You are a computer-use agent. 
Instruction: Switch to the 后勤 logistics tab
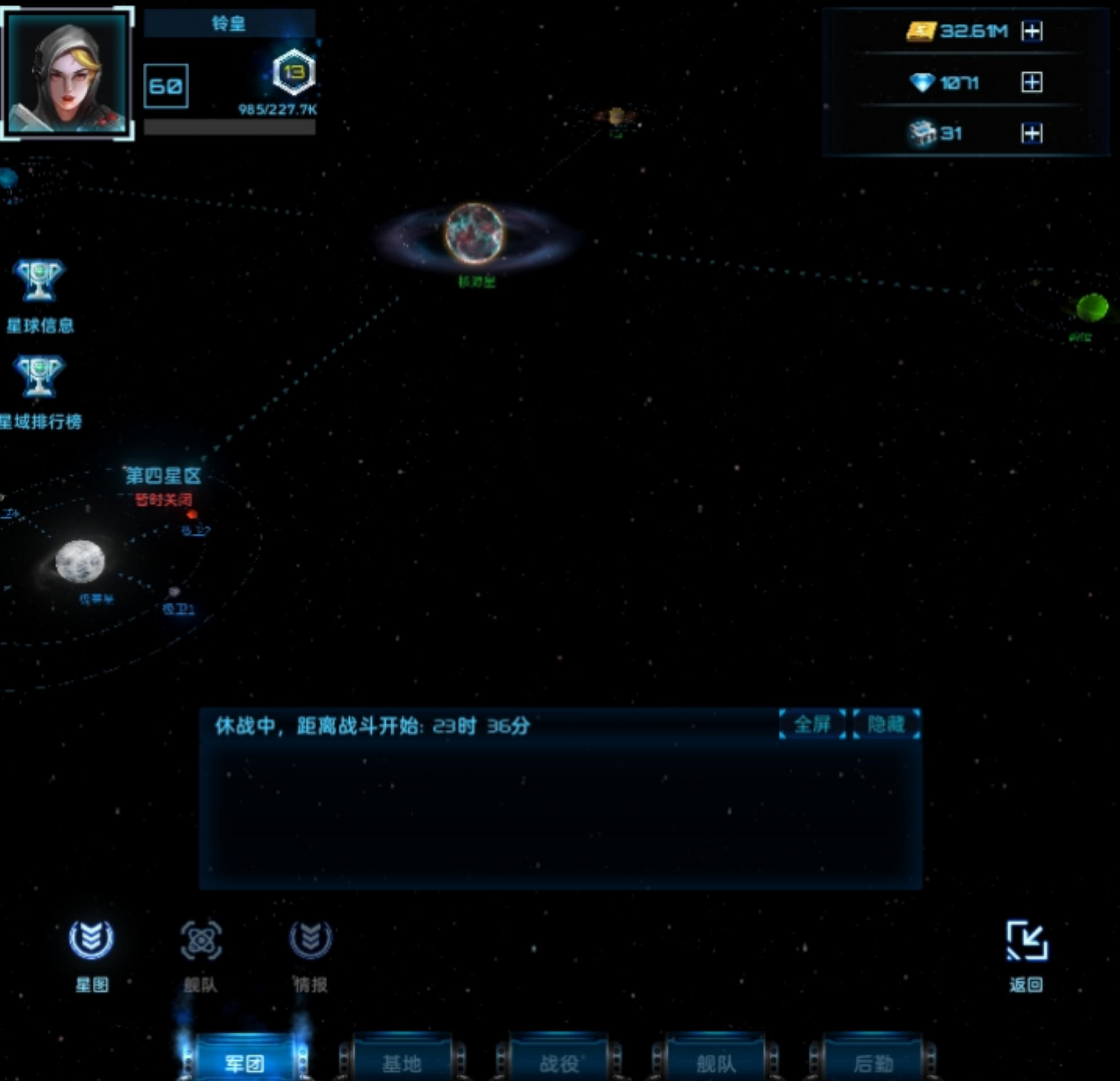coord(873,1063)
